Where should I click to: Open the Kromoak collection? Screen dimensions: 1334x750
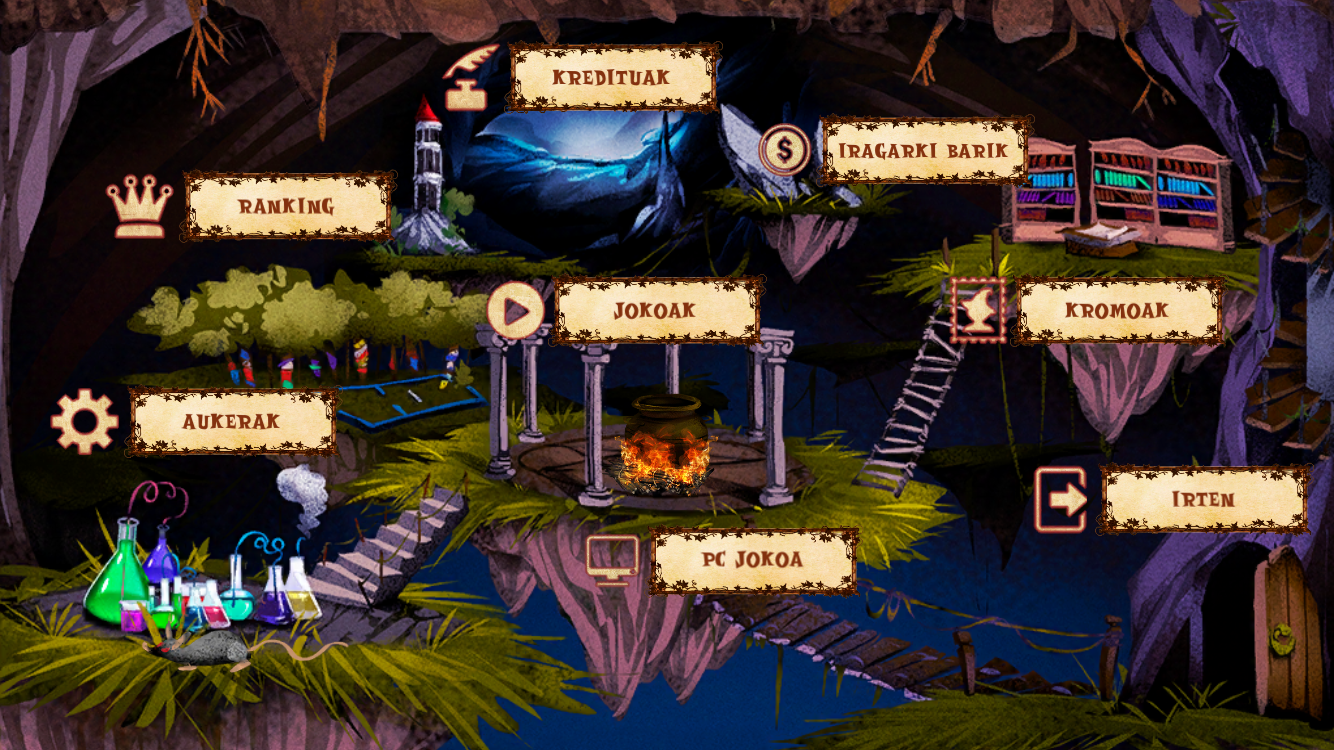tap(1118, 311)
